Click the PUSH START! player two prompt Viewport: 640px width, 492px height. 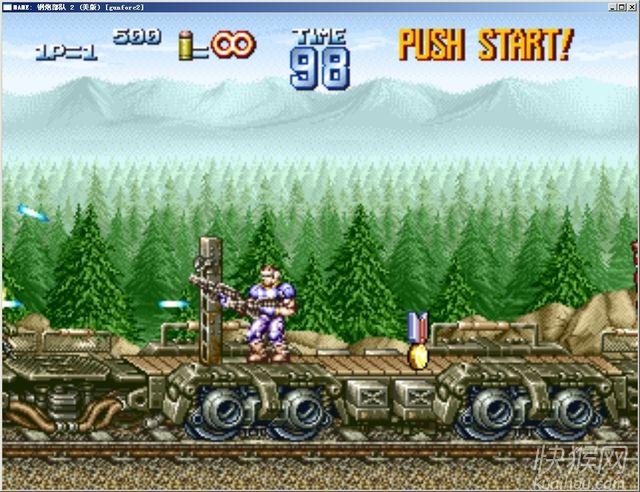point(486,44)
